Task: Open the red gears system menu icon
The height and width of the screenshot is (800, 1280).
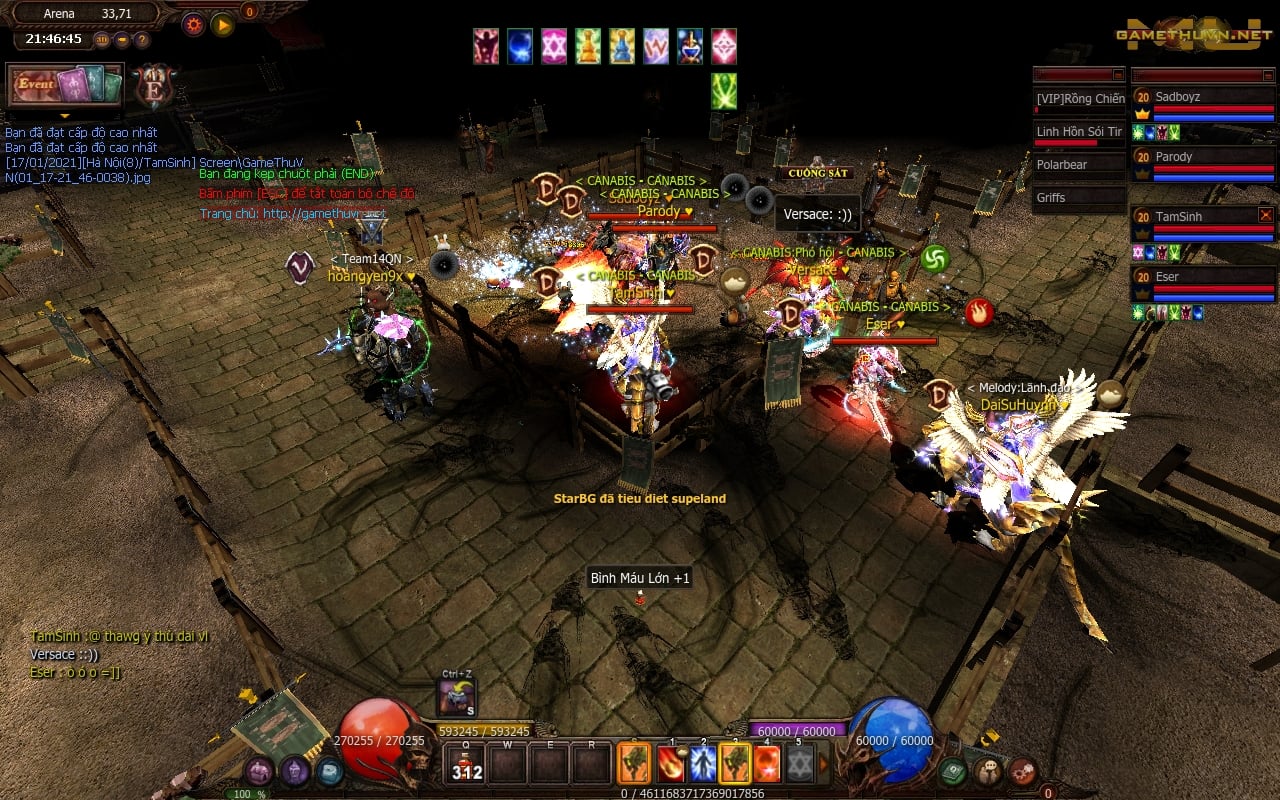Action: 1022,771
